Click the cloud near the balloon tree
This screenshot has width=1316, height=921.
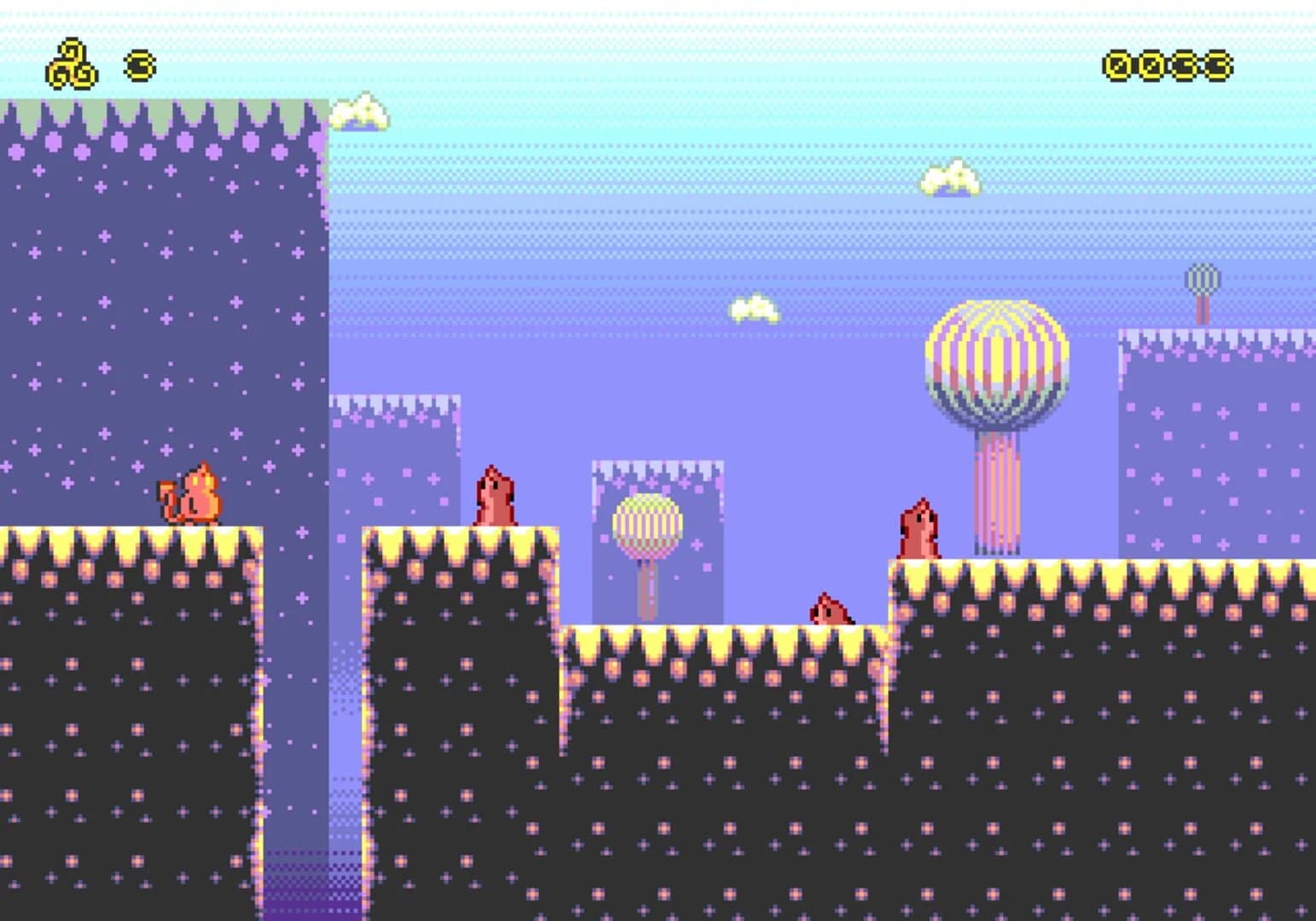[949, 181]
